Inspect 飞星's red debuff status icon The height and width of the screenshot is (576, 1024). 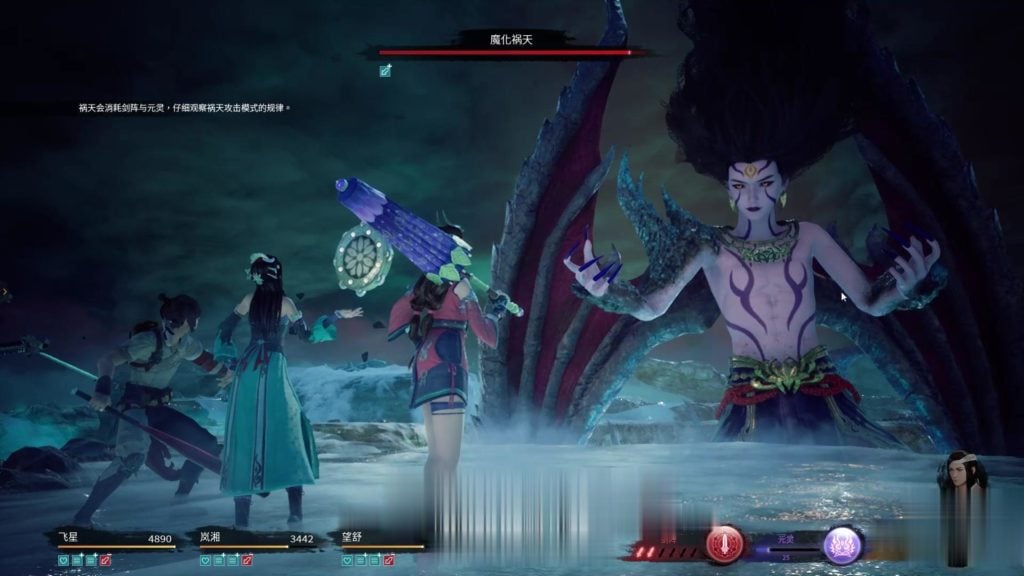[x=105, y=561]
